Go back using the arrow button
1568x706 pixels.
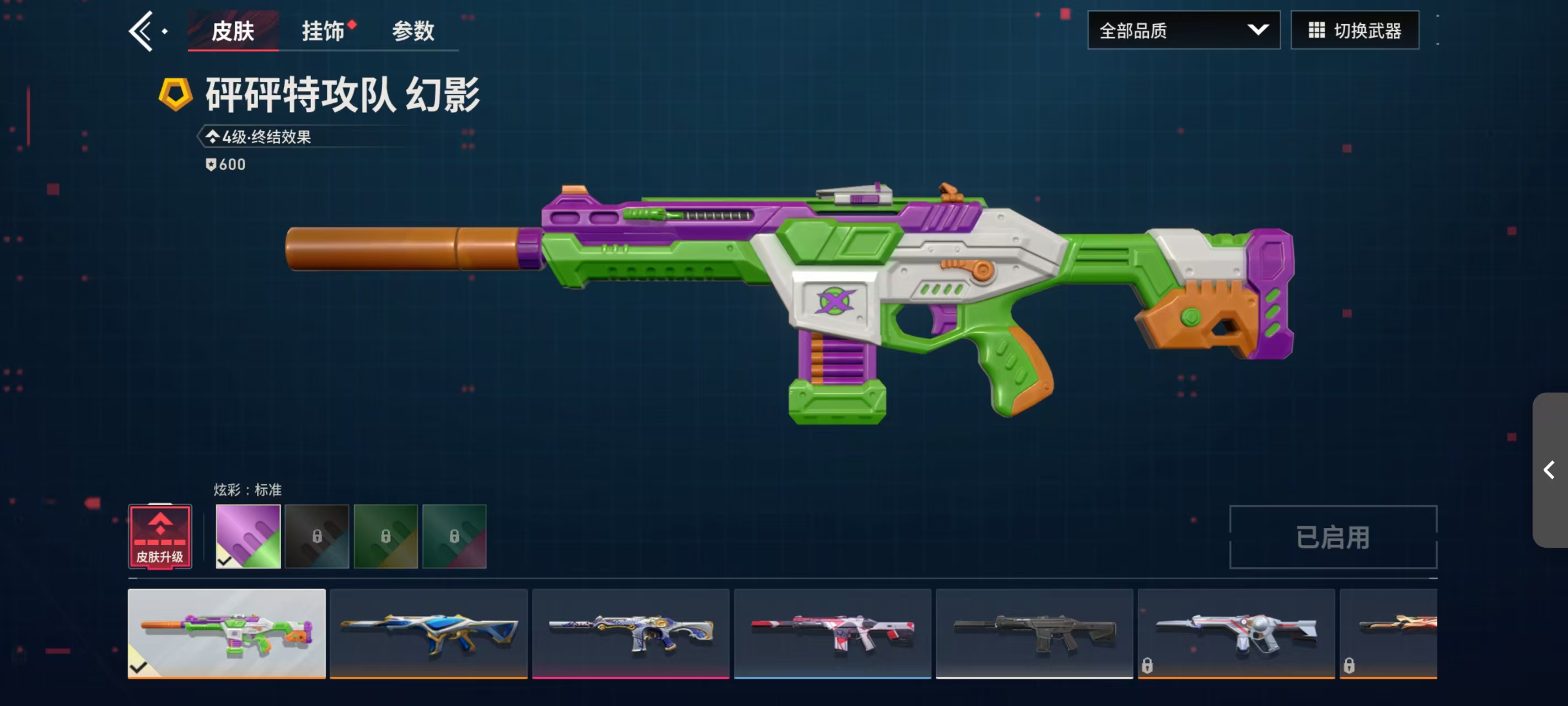[x=141, y=31]
